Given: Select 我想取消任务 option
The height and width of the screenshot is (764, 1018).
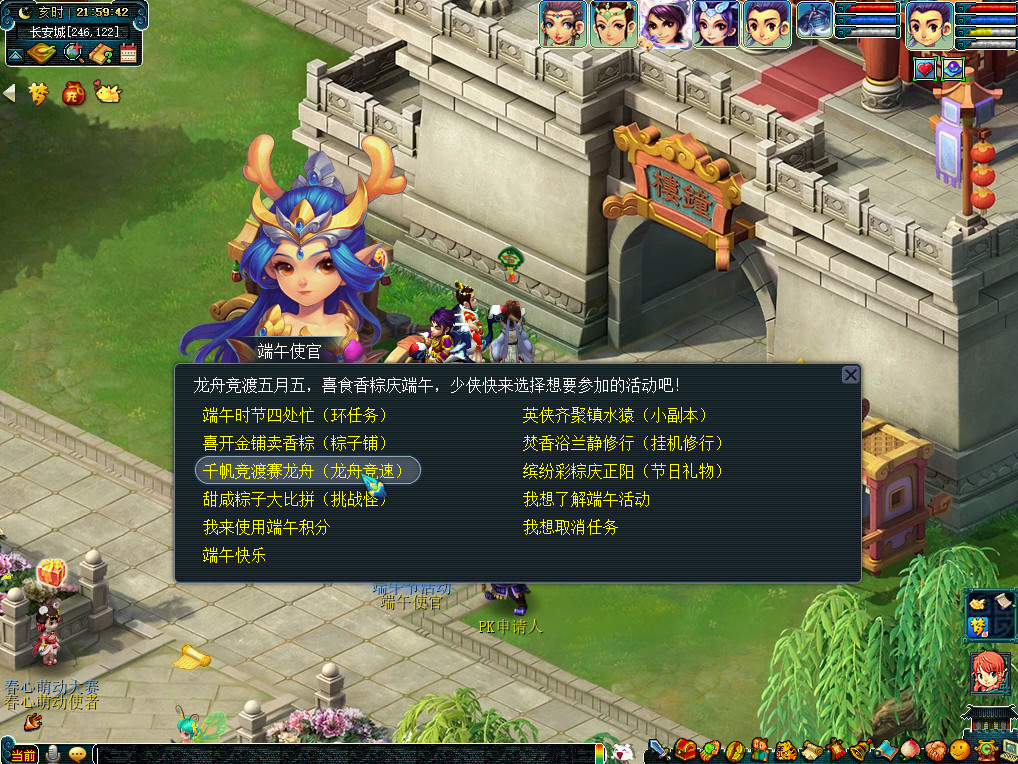Looking at the screenshot, I should coord(570,527).
